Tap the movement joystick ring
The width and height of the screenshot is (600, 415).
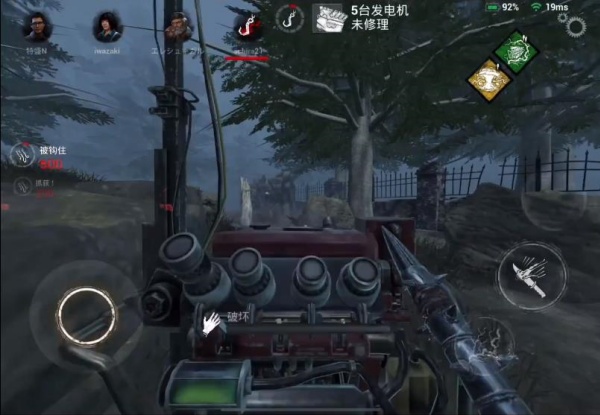[x=82, y=315]
